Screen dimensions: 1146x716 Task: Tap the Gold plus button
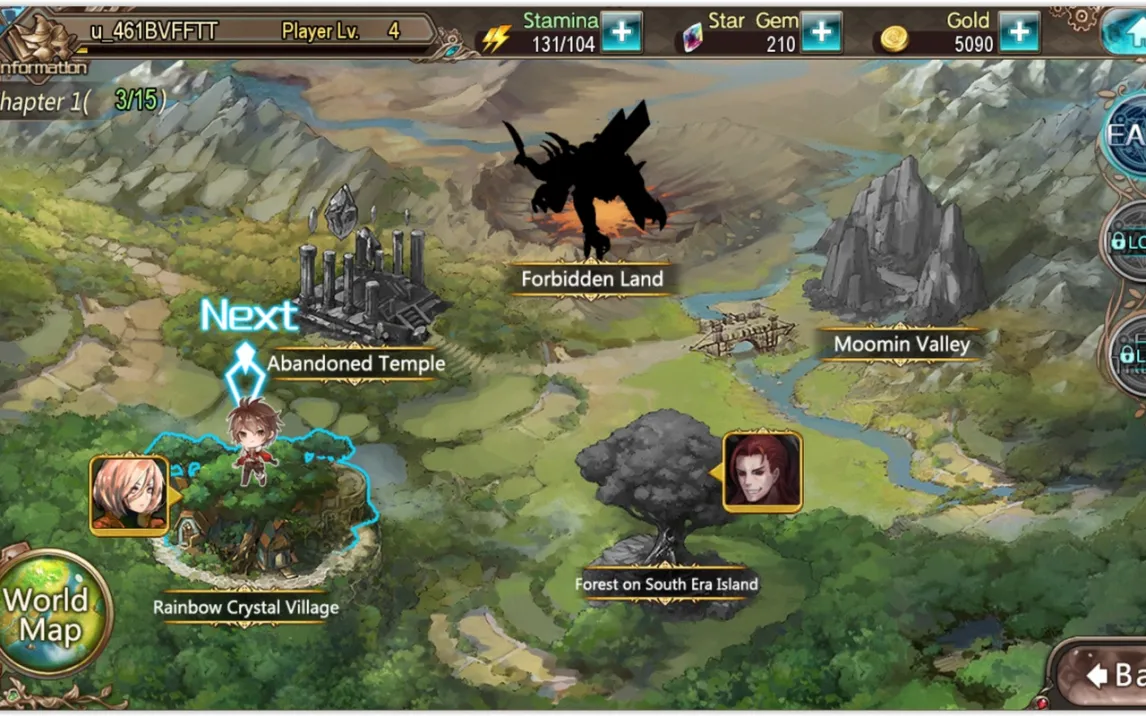tap(1018, 33)
